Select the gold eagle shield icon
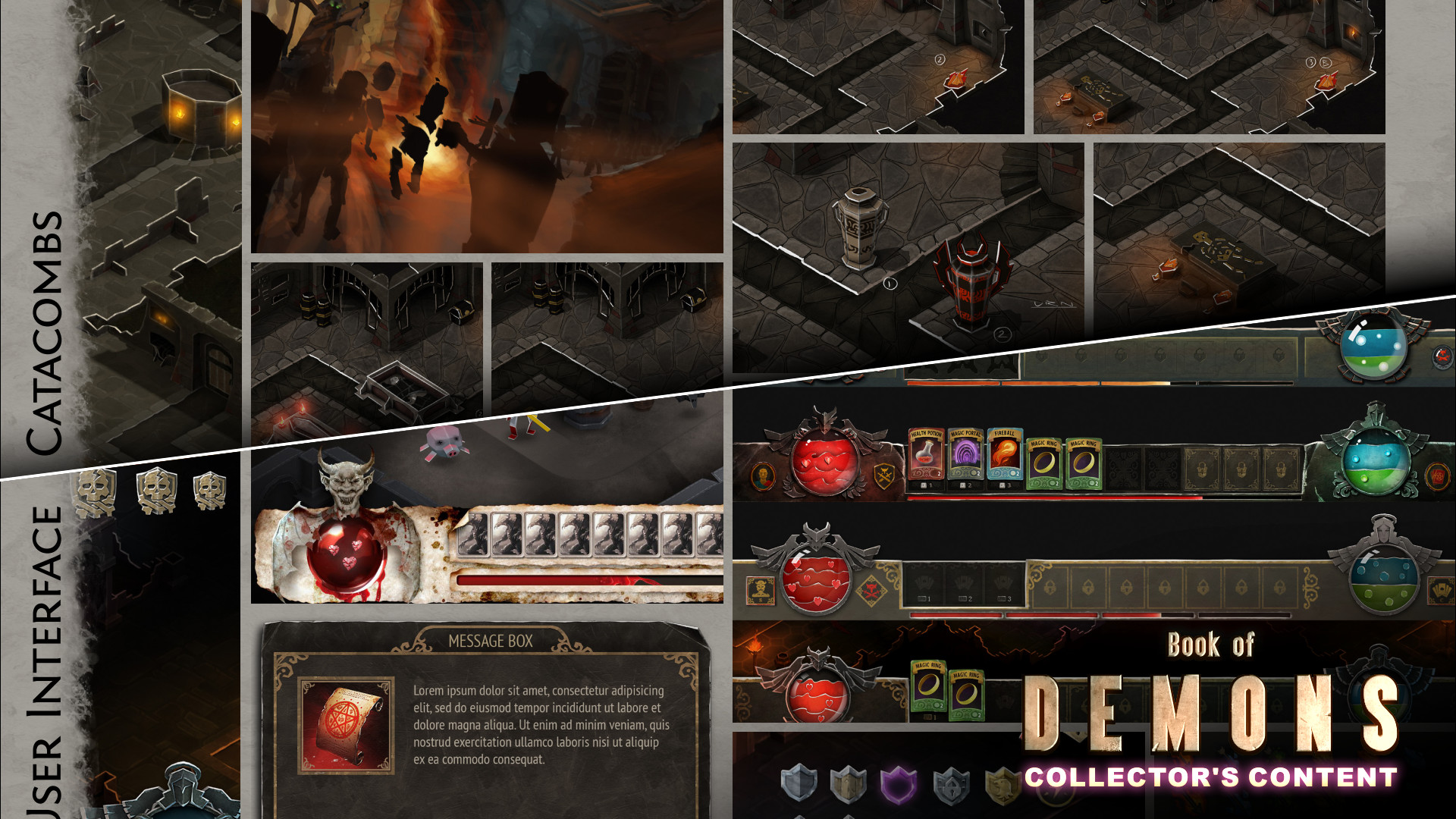Viewport: 1456px width, 819px height. pyautogui.click(x=1003, y=786)
